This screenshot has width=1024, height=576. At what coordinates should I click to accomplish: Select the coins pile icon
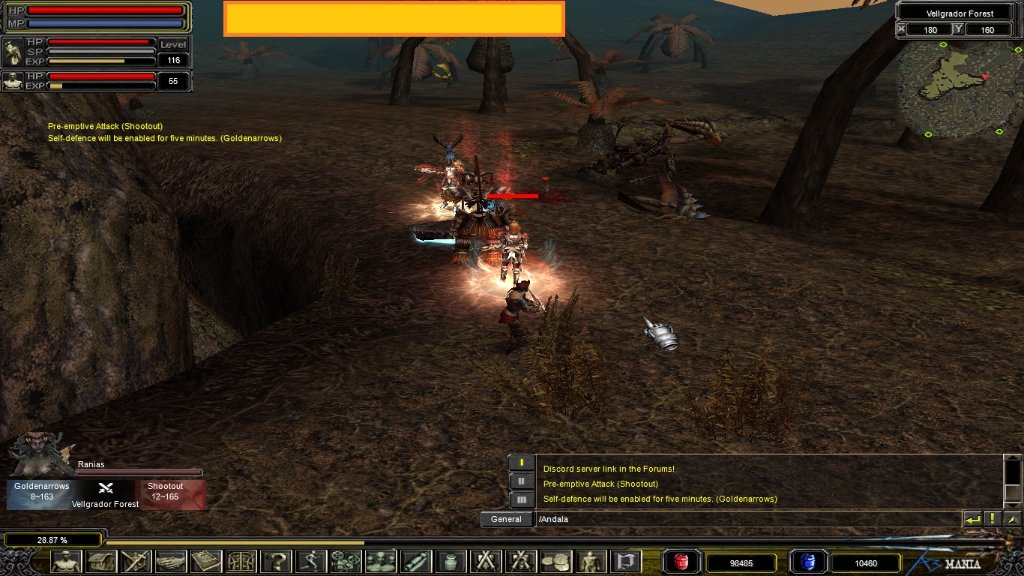click(x=555, y=562)
